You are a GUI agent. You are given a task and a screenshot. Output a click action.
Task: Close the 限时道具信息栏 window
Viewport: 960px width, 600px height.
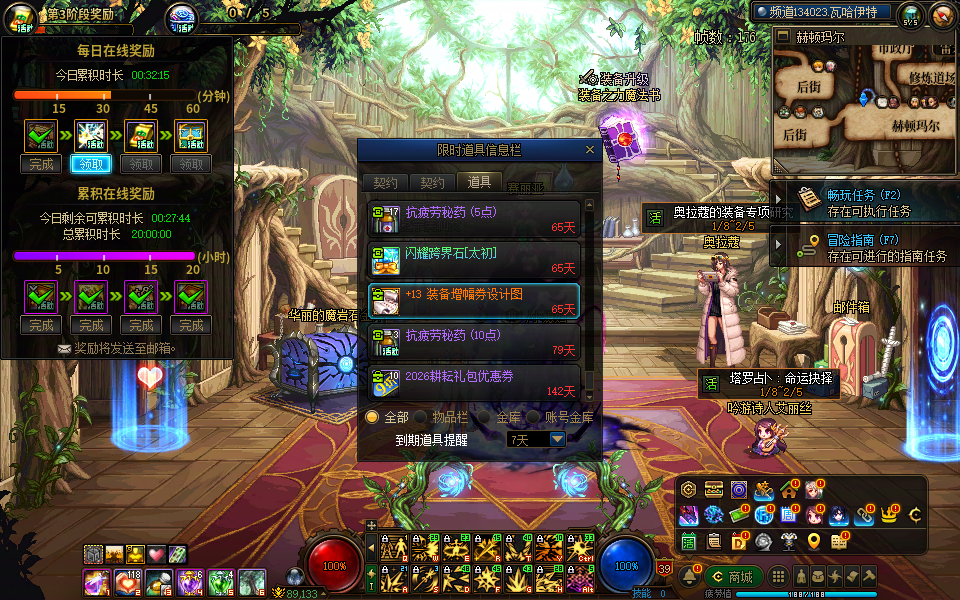(x=590, y=150)
